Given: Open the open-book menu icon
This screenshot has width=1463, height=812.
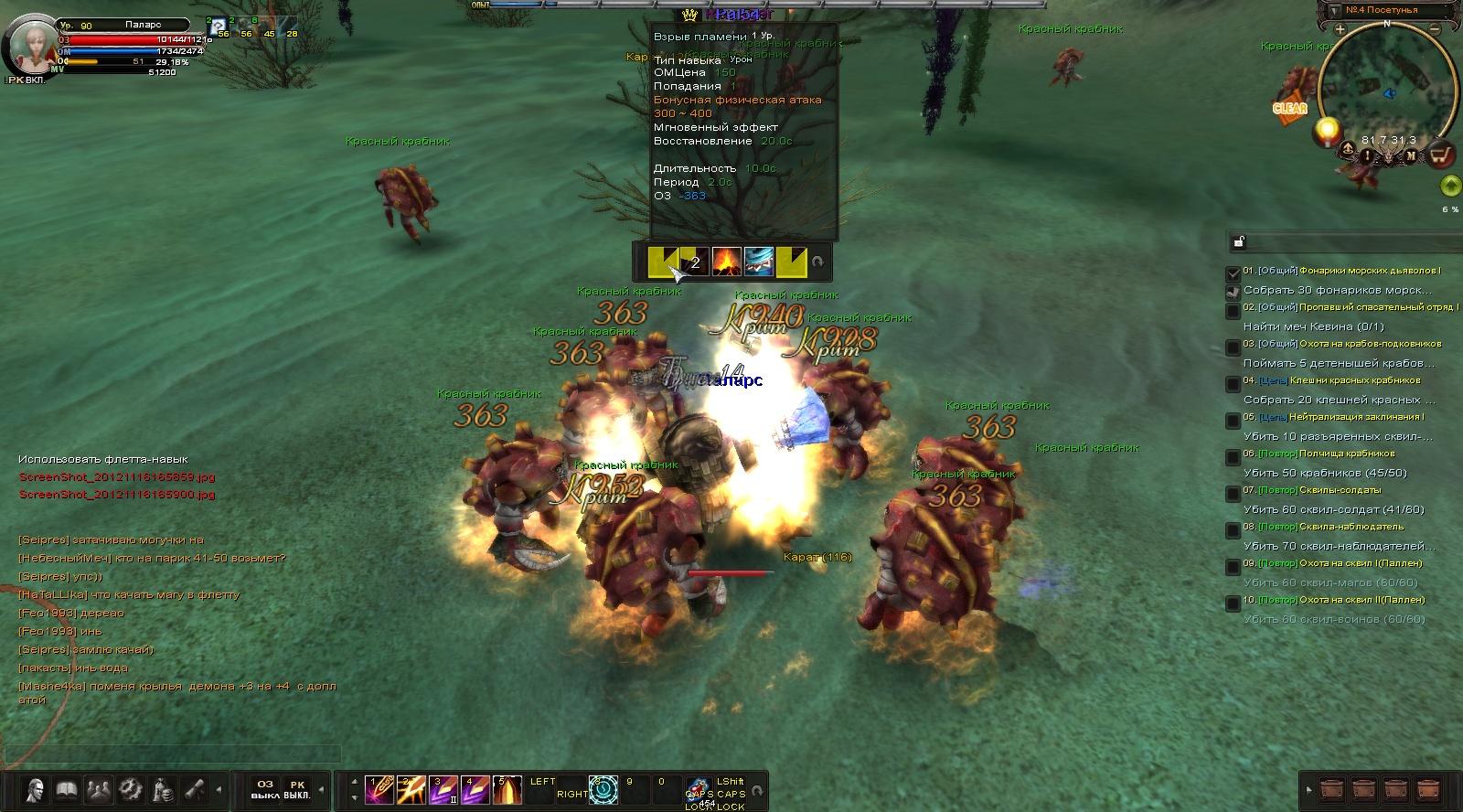Looking at the screenshot, I should [x=66, y=789].
